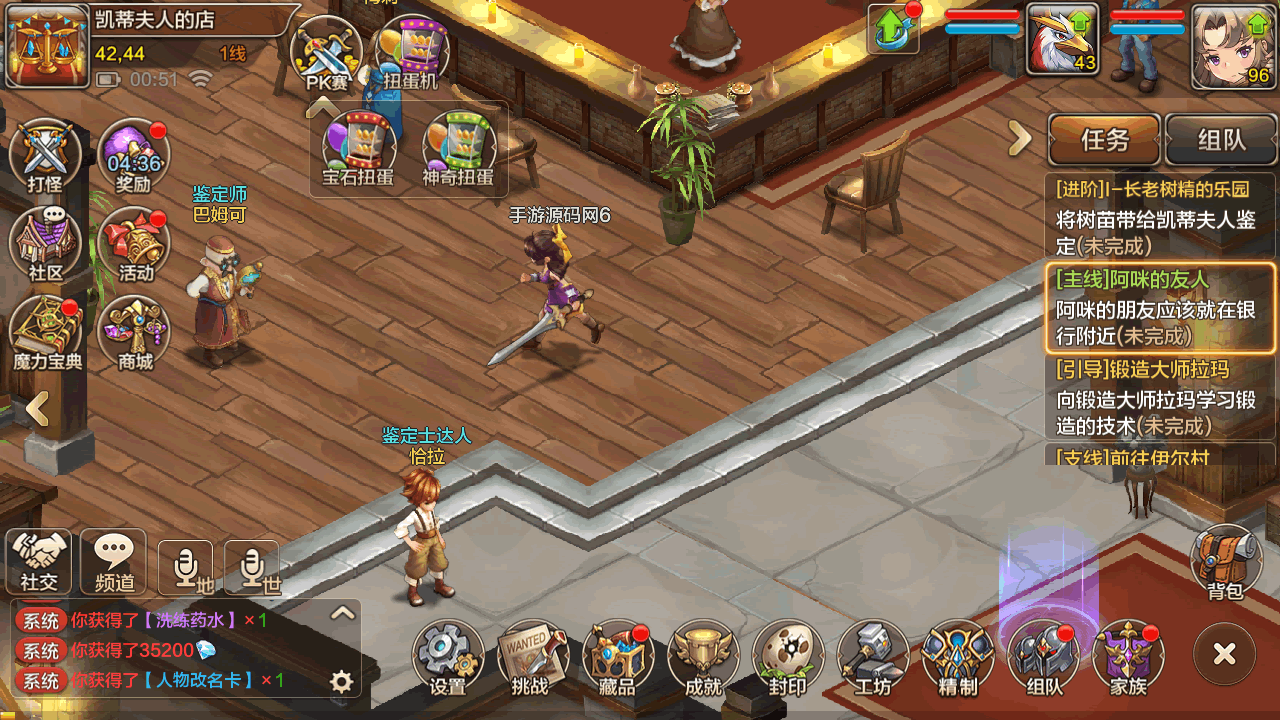Open the 封印 egg seal menu
The width and height of the screenshot is (1280, 720).
tap(787, 656)
